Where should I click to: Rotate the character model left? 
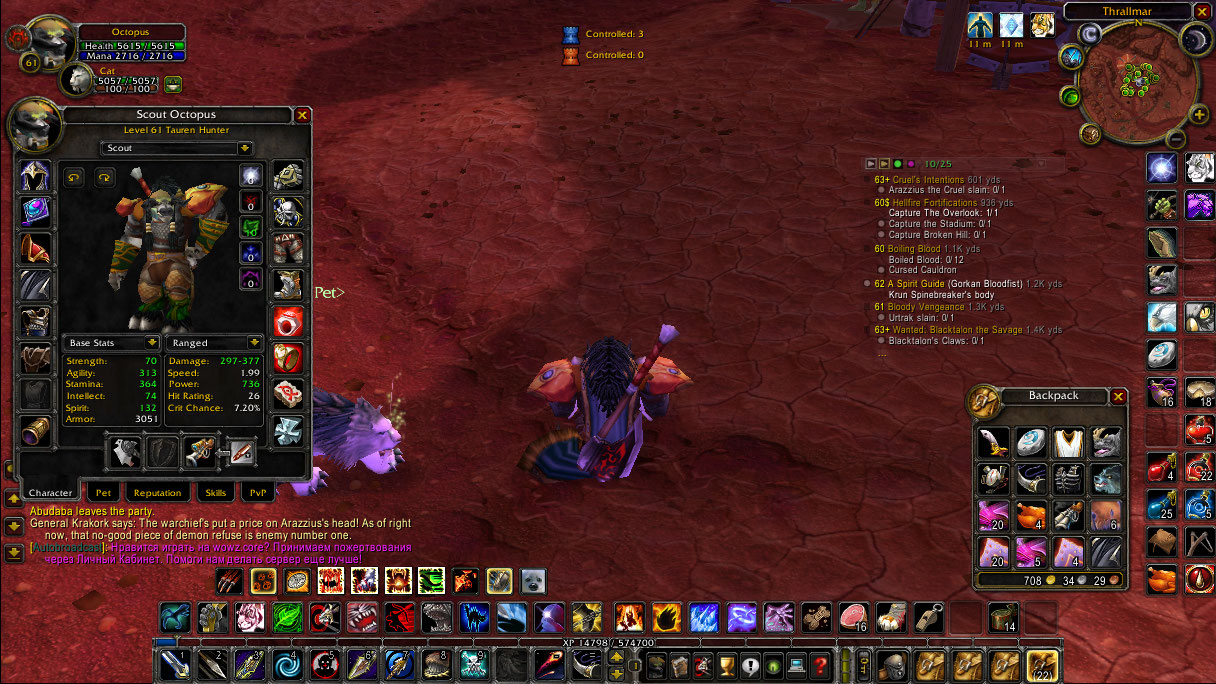[74, 178]
